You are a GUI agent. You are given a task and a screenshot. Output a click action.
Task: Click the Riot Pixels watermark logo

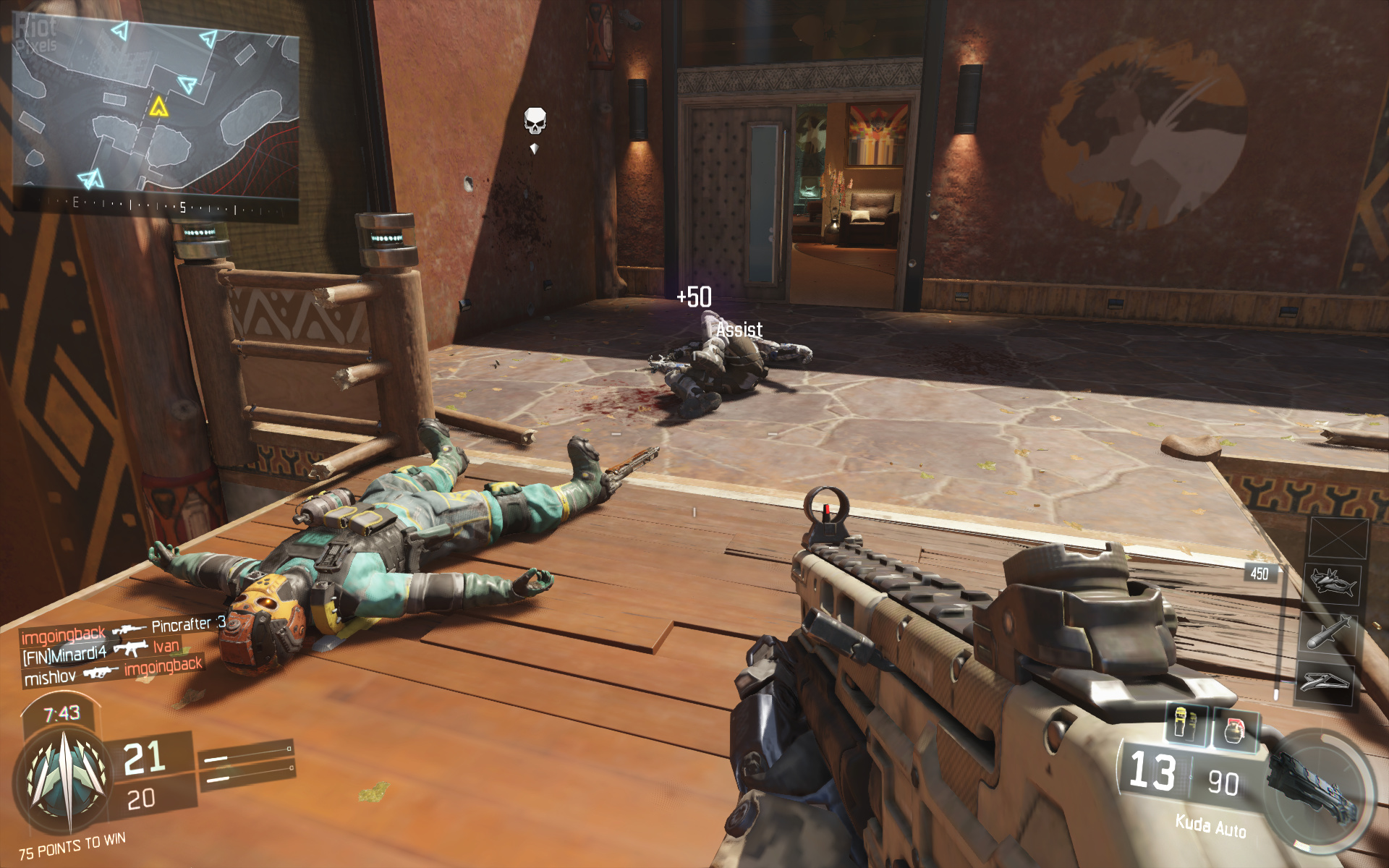point(36,34)
